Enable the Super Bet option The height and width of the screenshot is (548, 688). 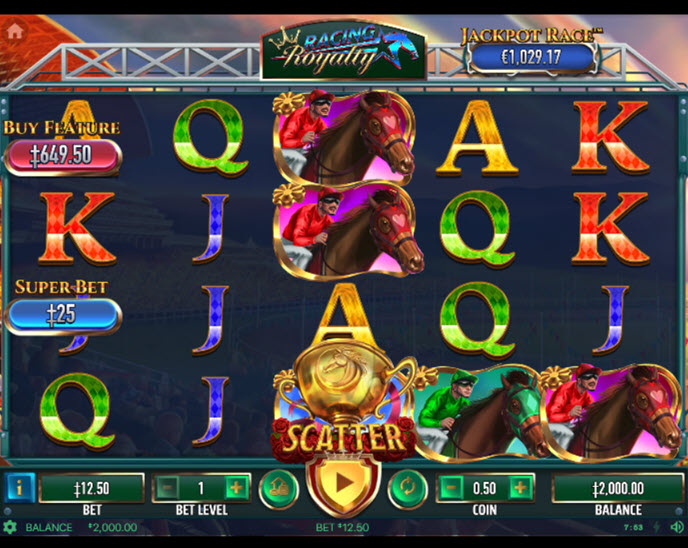click(62, 314)
